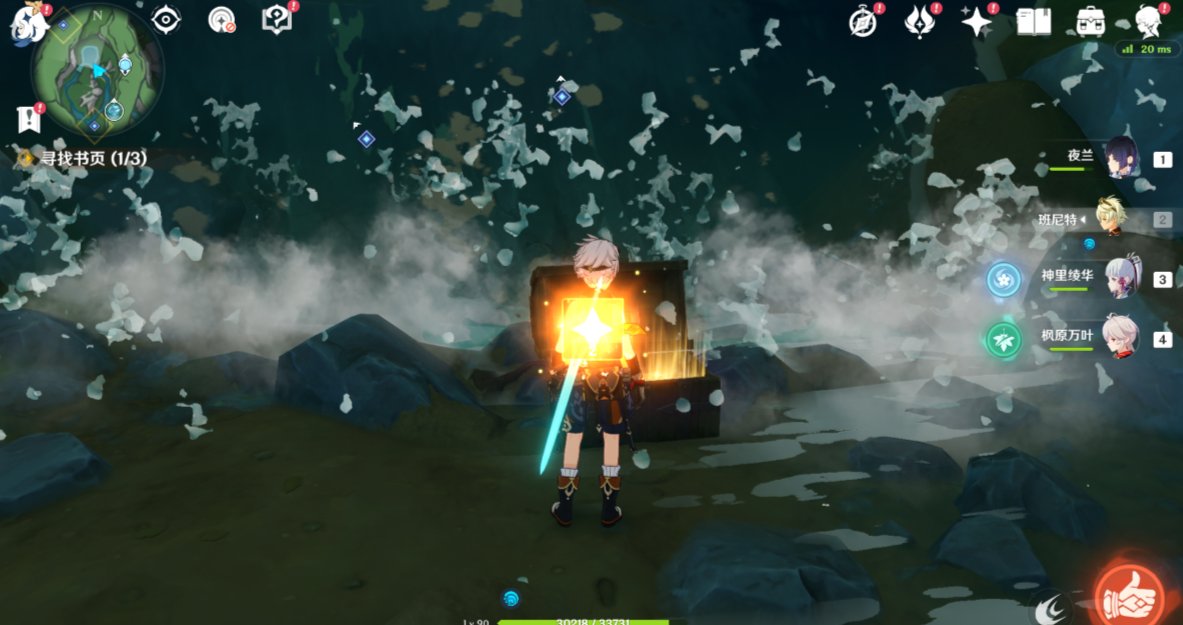Activate the eye-shaped elemental sight icon
This screenshot has width=1183, height=625.
coord(165,19)
